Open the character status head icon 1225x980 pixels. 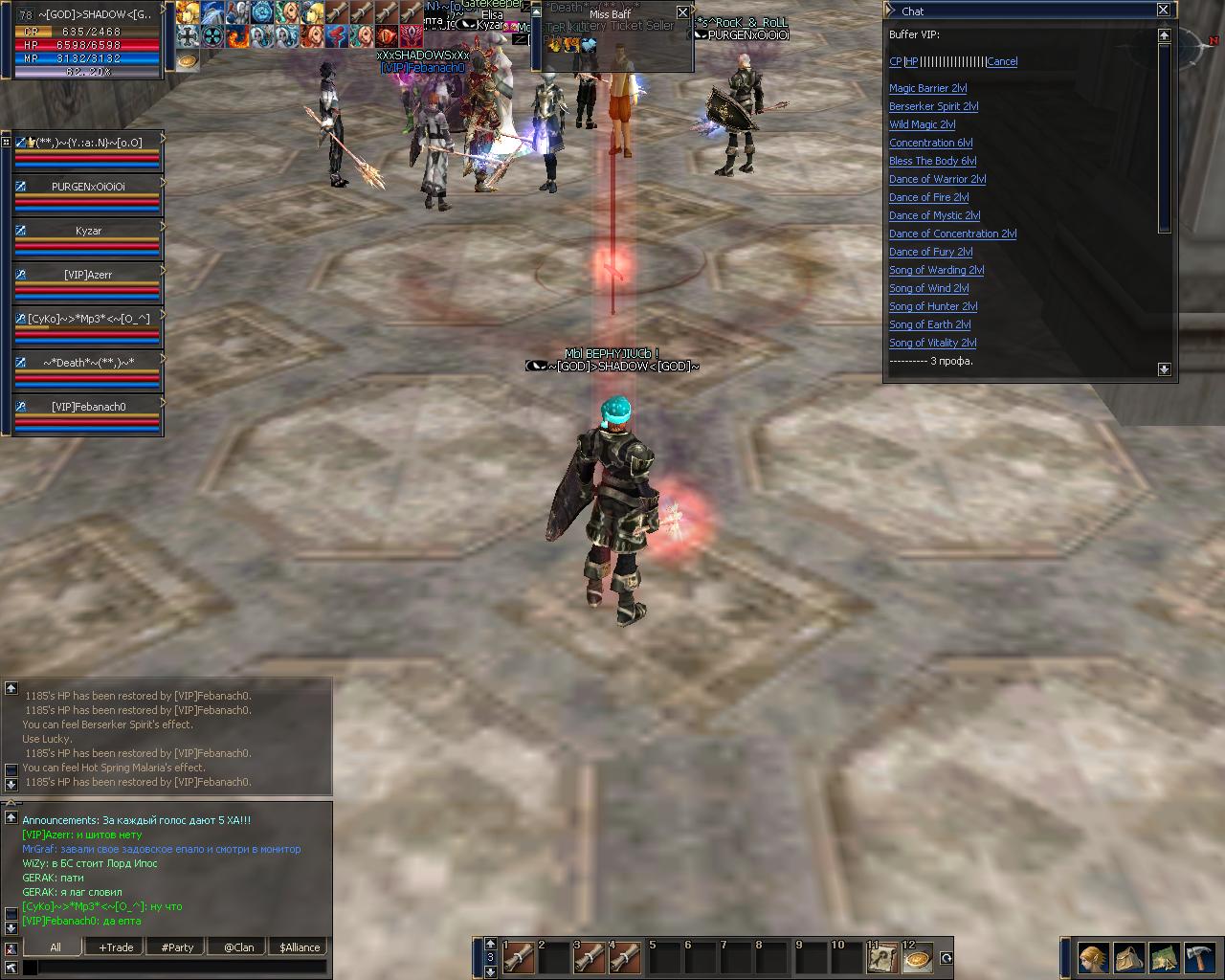click(x=1092, y=957)
